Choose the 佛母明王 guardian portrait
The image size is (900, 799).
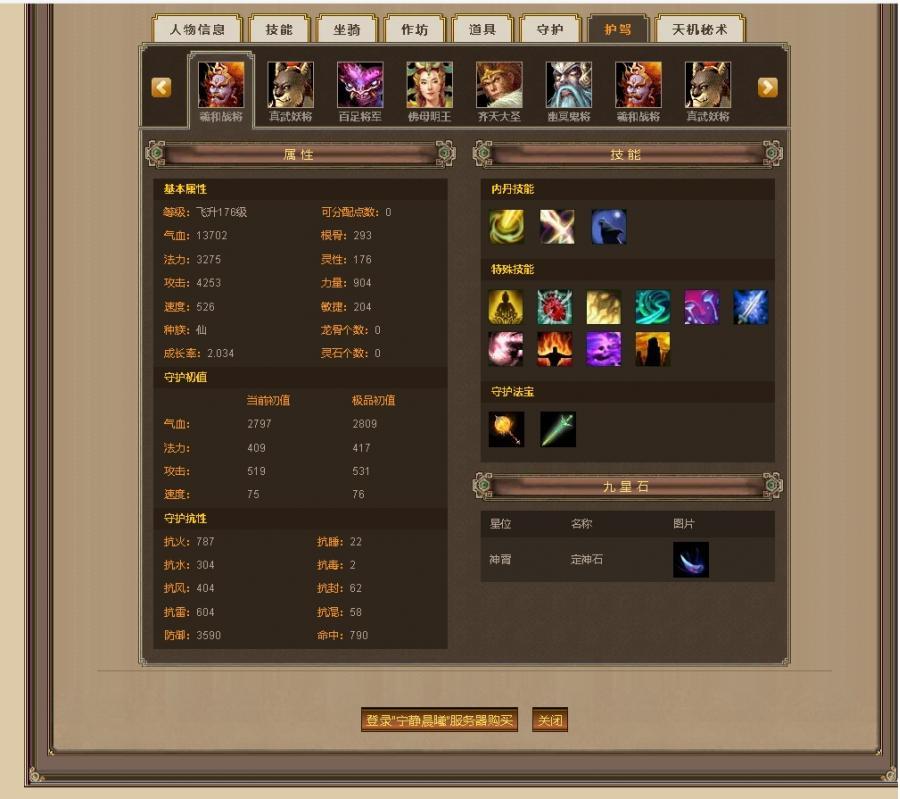click(x=429, y=86)
